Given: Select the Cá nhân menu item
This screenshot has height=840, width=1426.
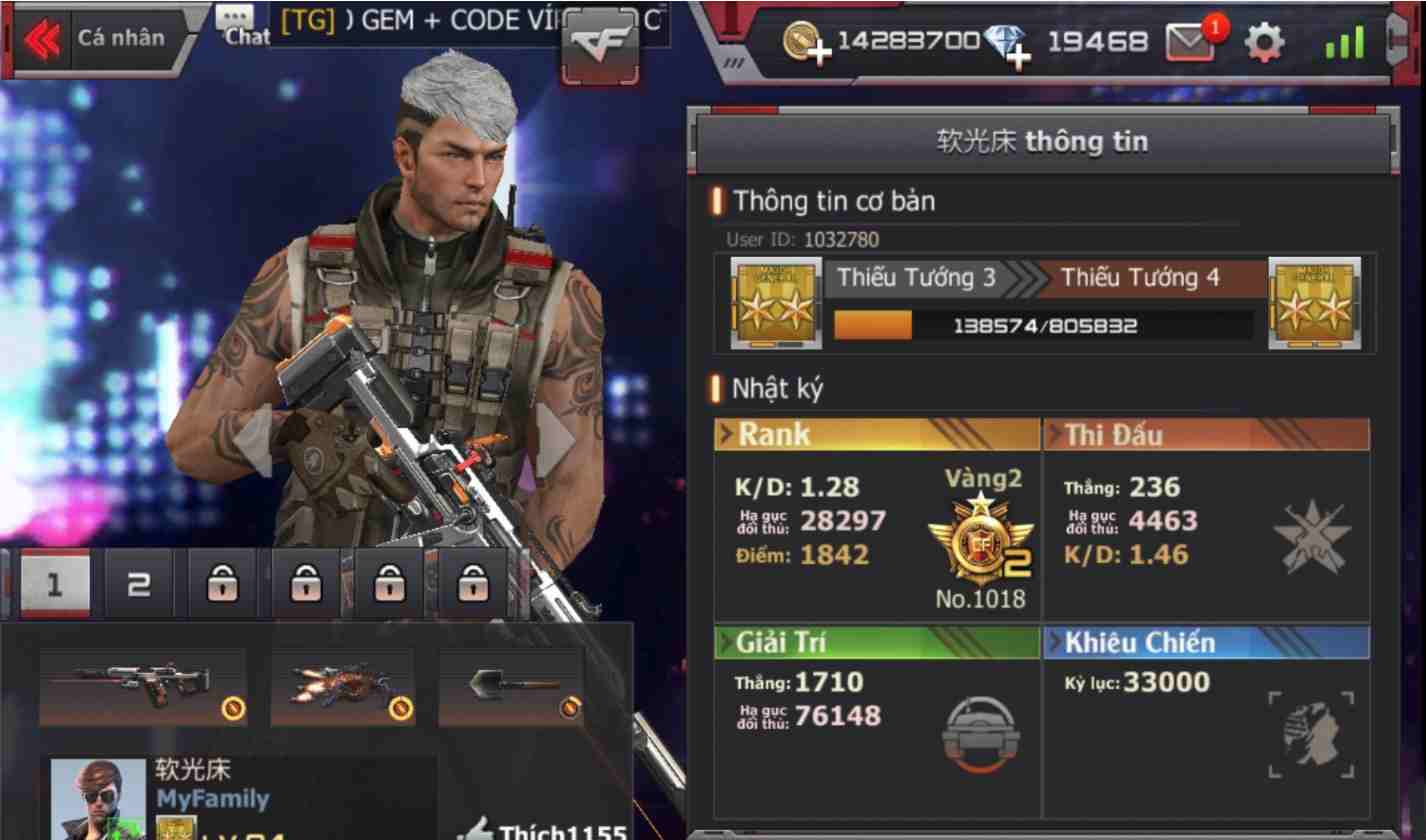Looking at the screenshot, I should [x=122, y=37].
